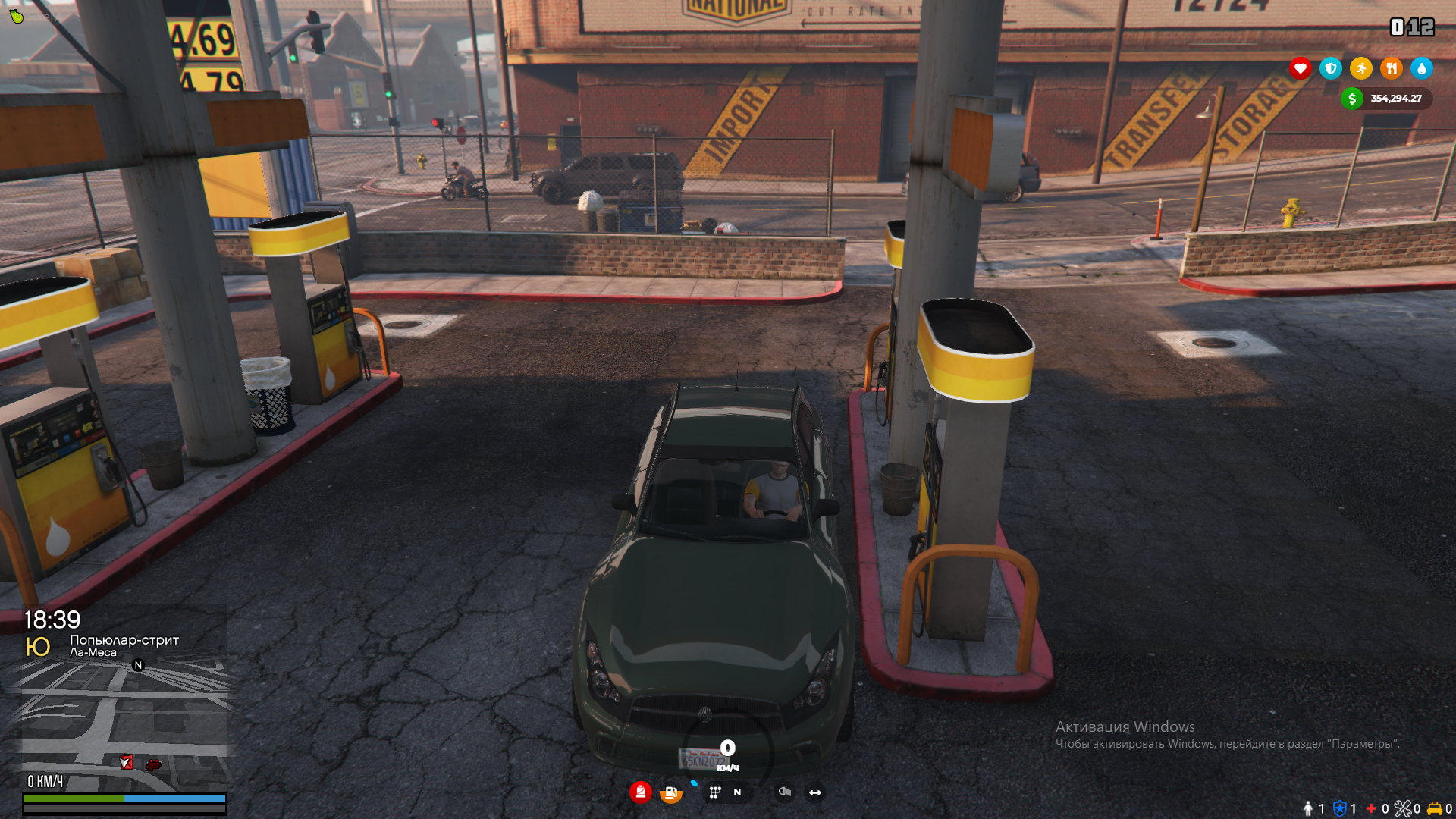
Task: Click the double-arrow turn signal icon
Action: pyautogui.click(x=815, y=792)
